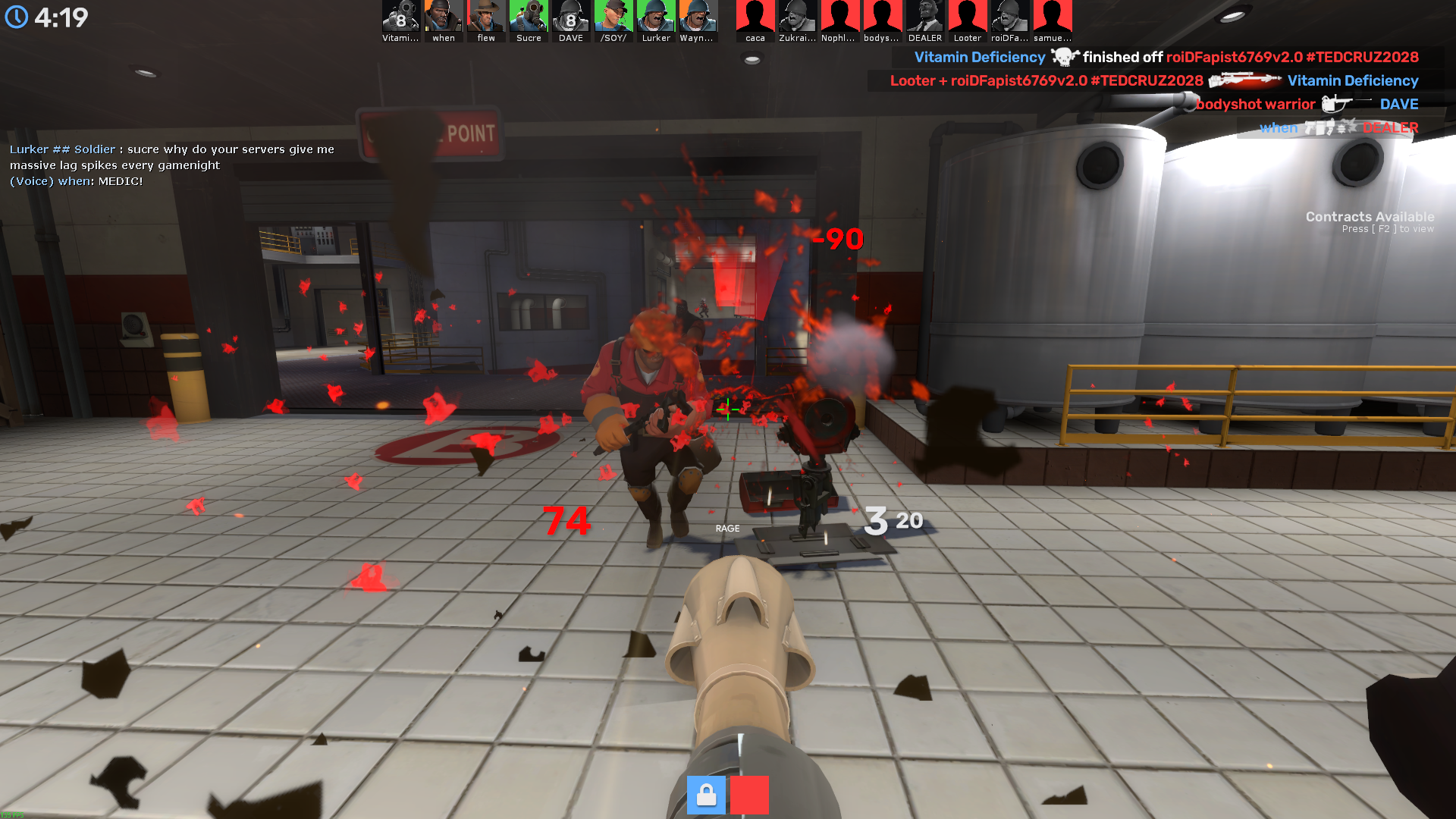Viewport: 1456px width, 819px height.
Task: Click the Zukrai... player portrait
Action: click(x=798, y=17)
